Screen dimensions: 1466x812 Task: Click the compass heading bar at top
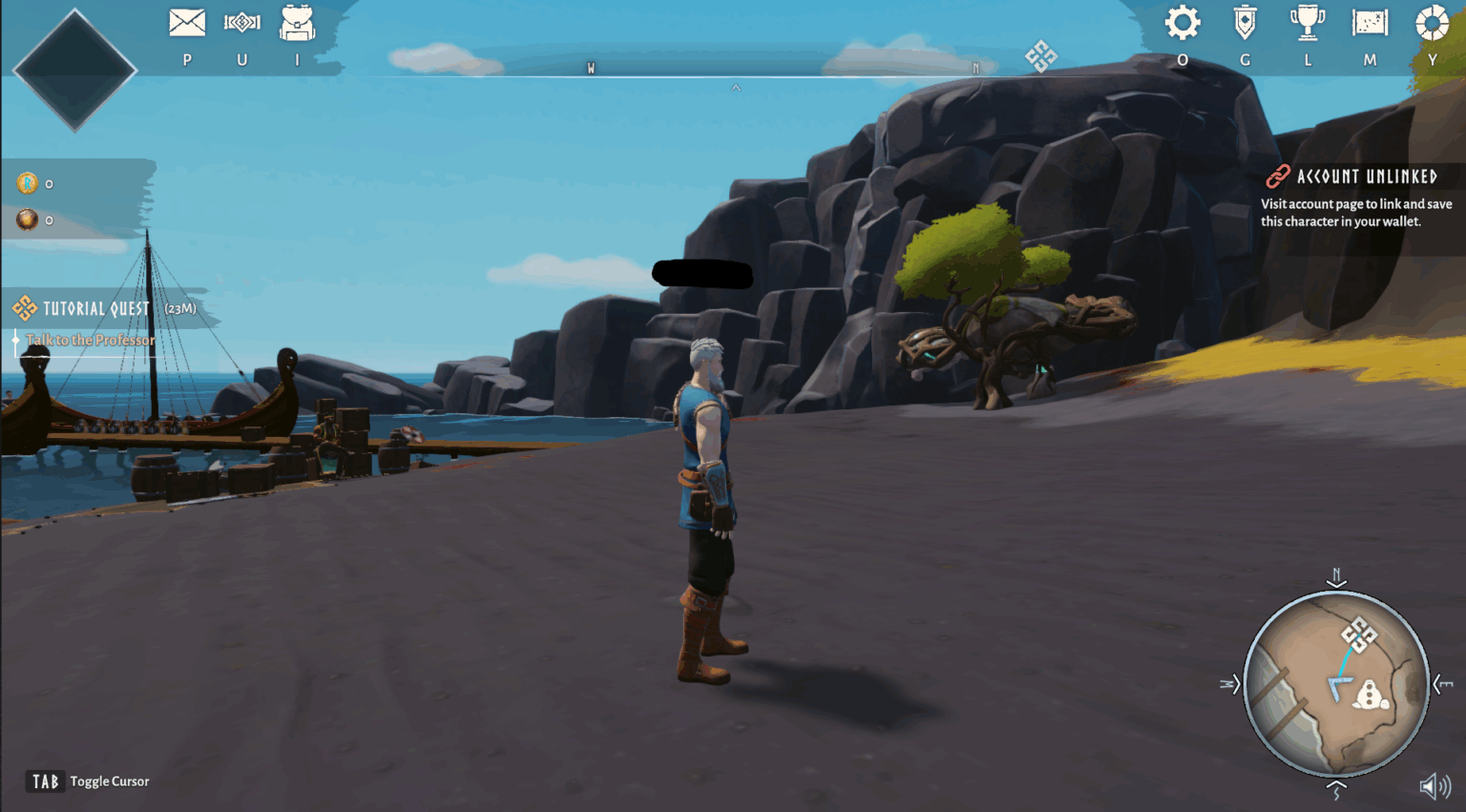tap(733, 68)
